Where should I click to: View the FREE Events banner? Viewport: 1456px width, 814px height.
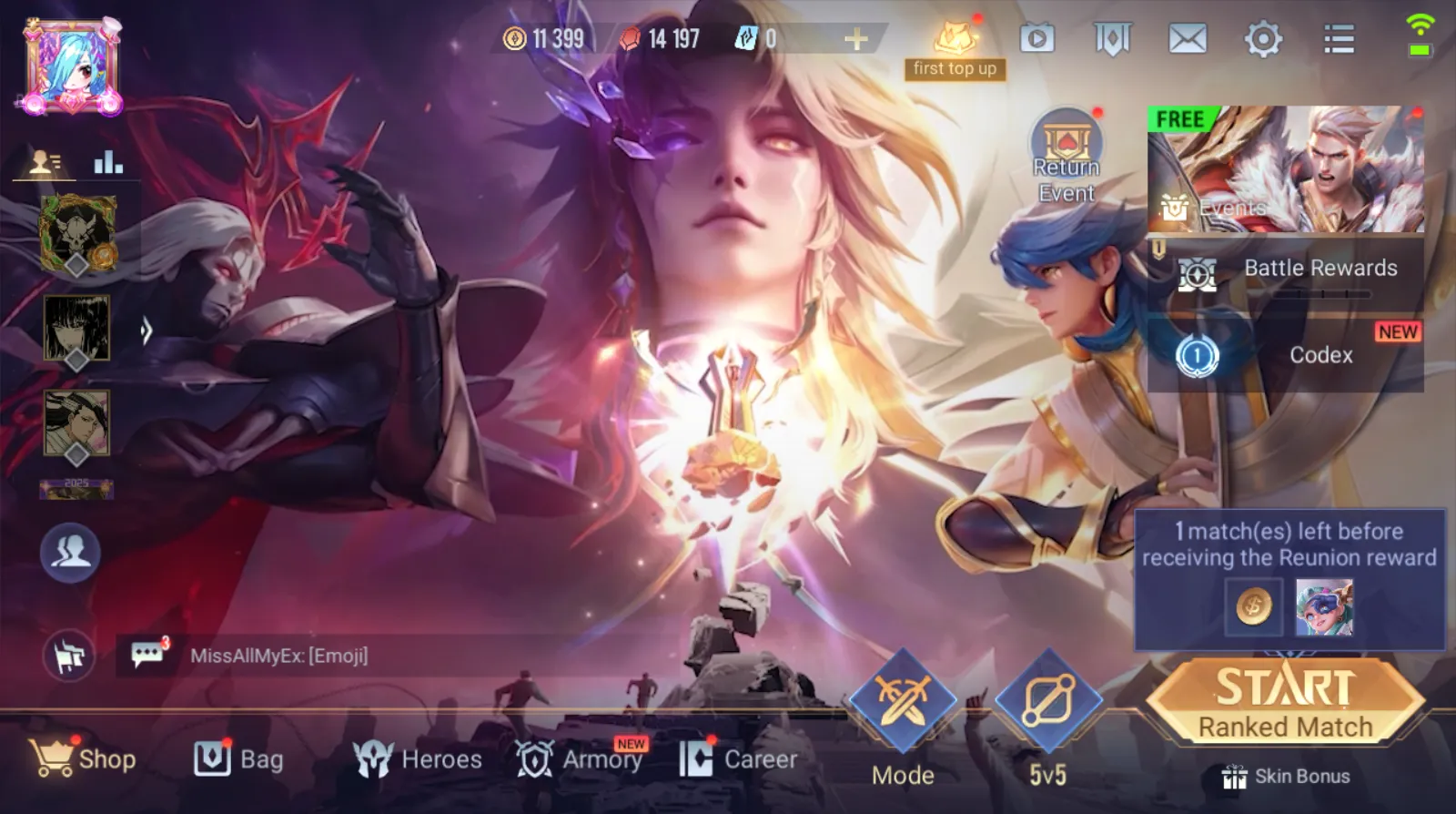tap(1285, 169)
